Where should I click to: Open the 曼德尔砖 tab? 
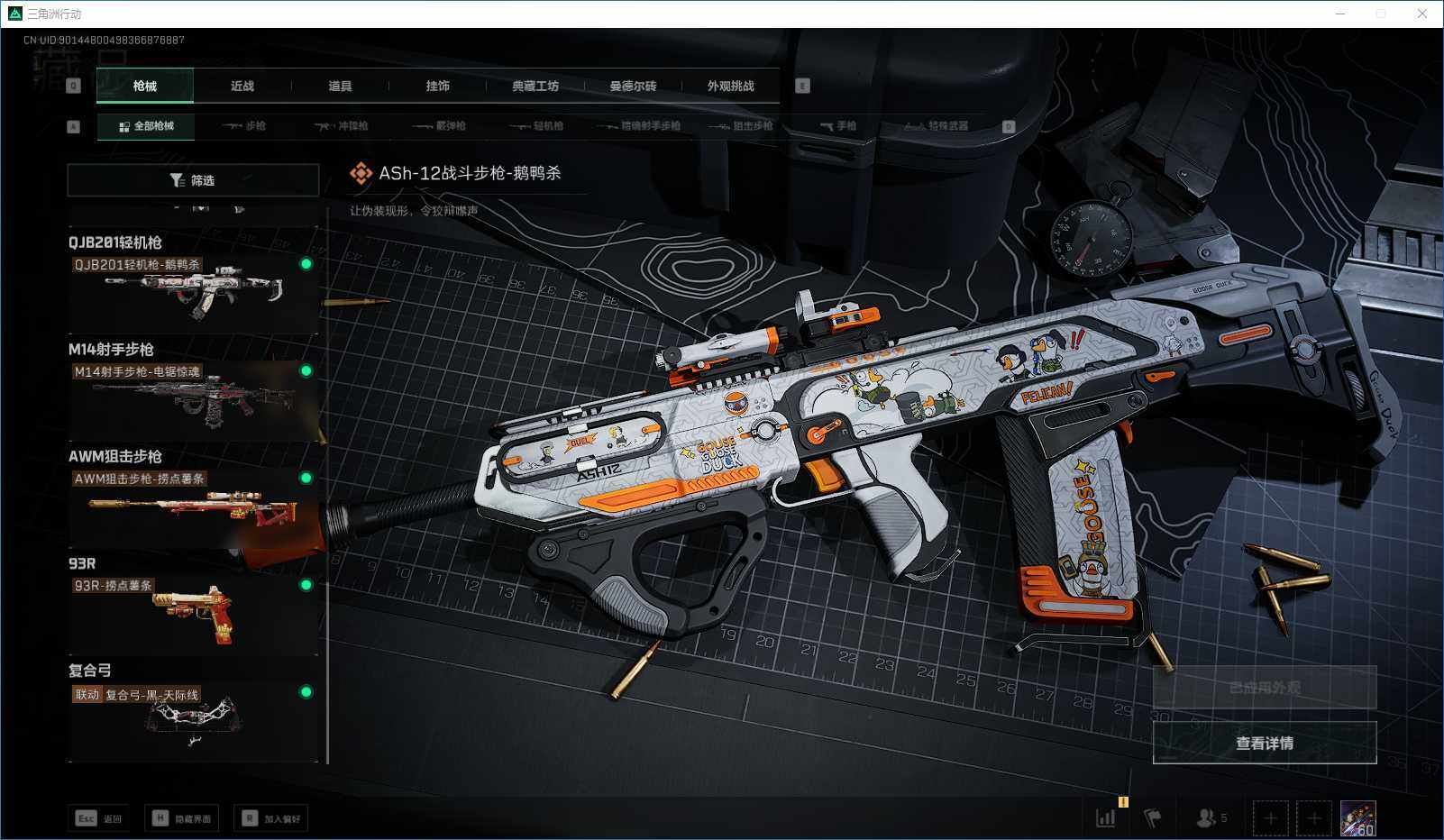click(633, 87)
